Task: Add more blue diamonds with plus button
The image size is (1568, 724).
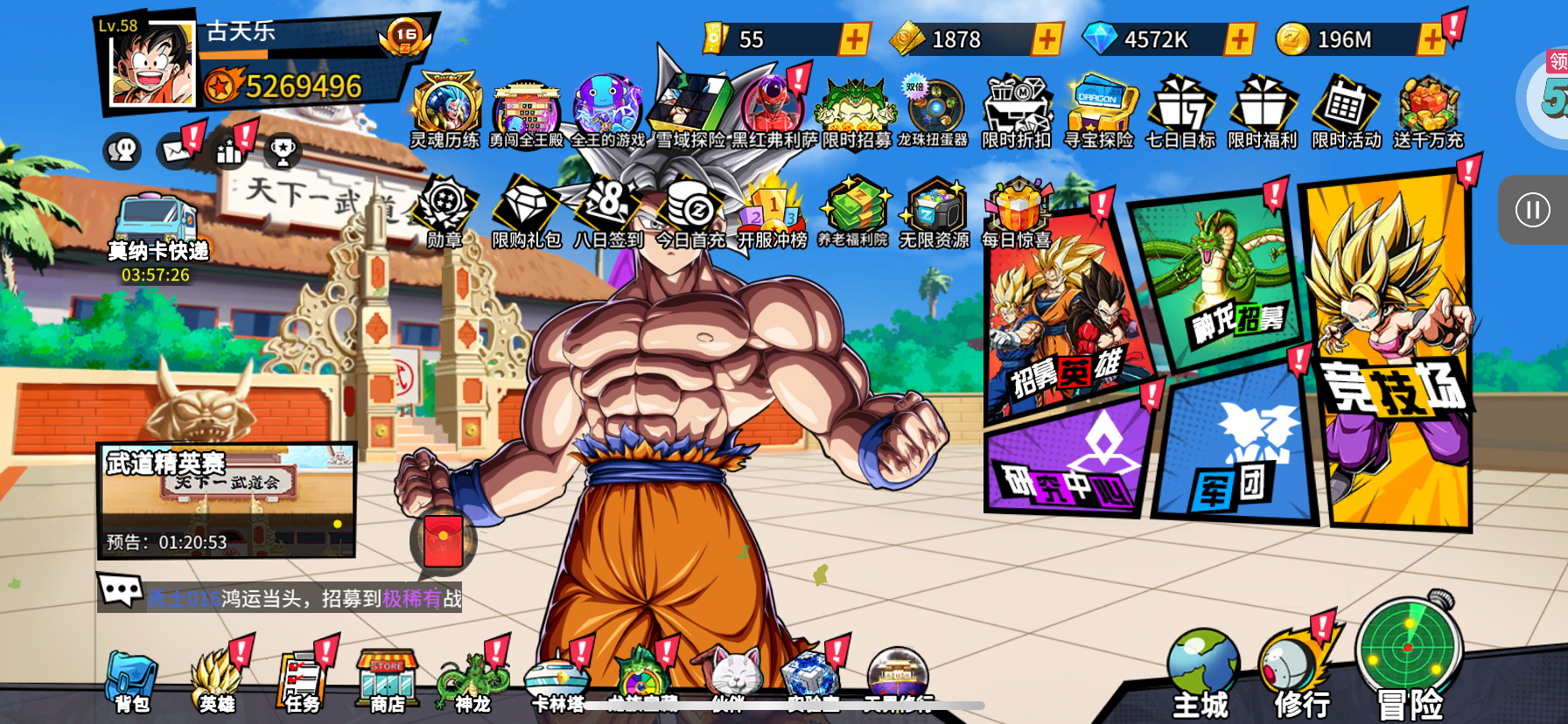Action: click(x=1239, y=39)
